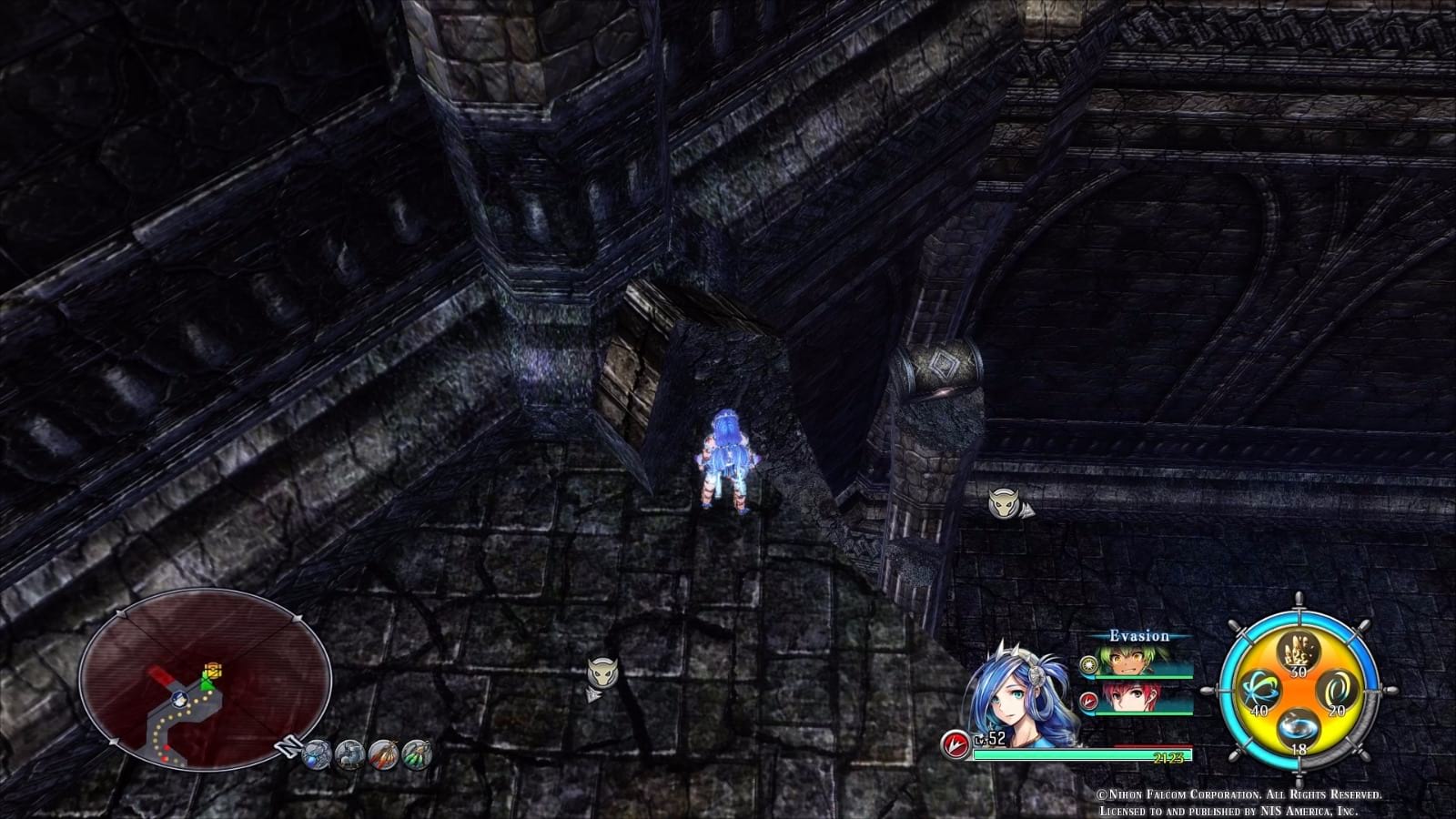Image resolution: width=1456 pixels, height=819 pixels.
Task: Click the sun emblem beside the green-haired portrait
Action: click(x=1088, y=665)
